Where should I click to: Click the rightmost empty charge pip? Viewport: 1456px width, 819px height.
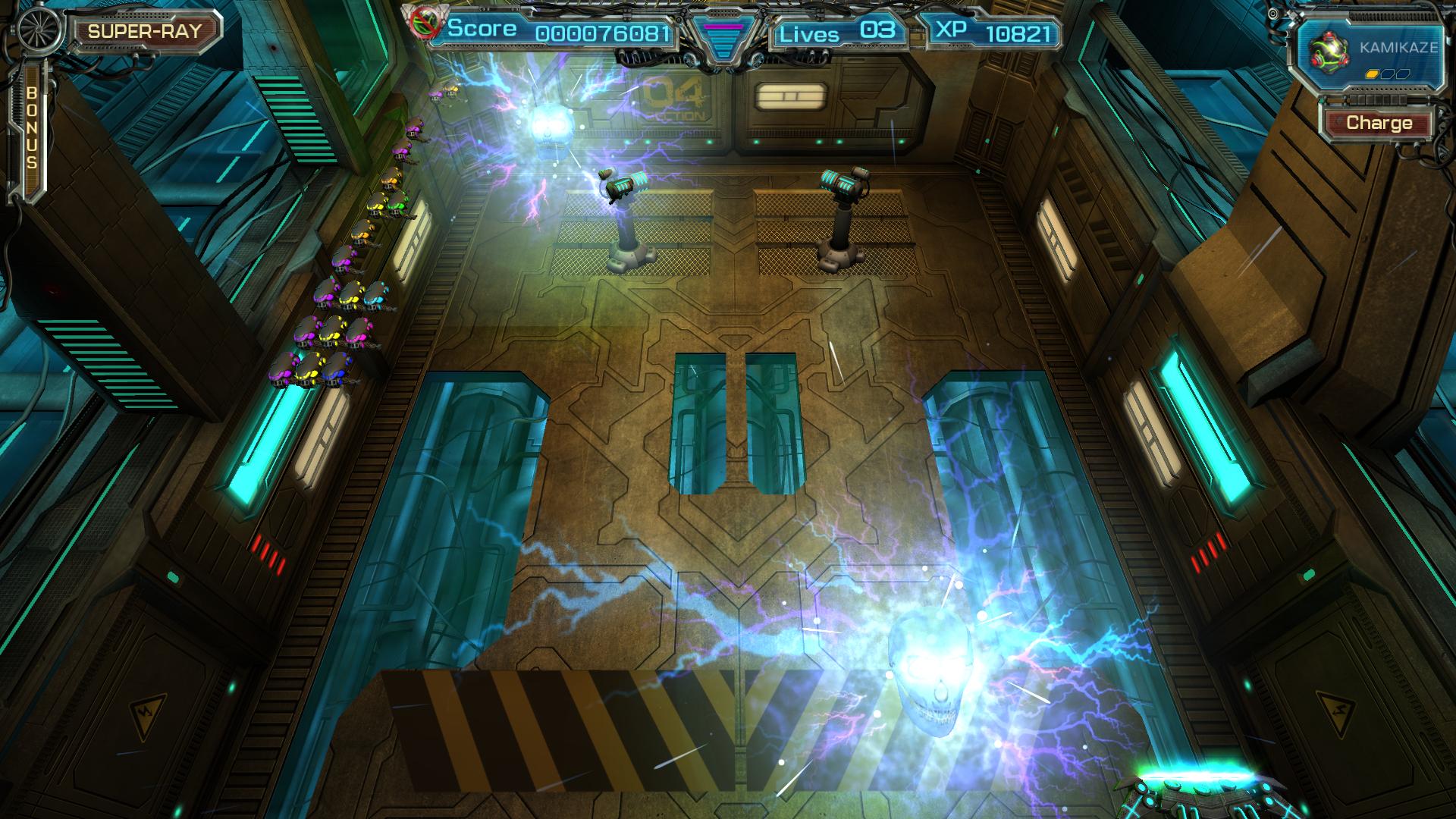pos(1403,74)
